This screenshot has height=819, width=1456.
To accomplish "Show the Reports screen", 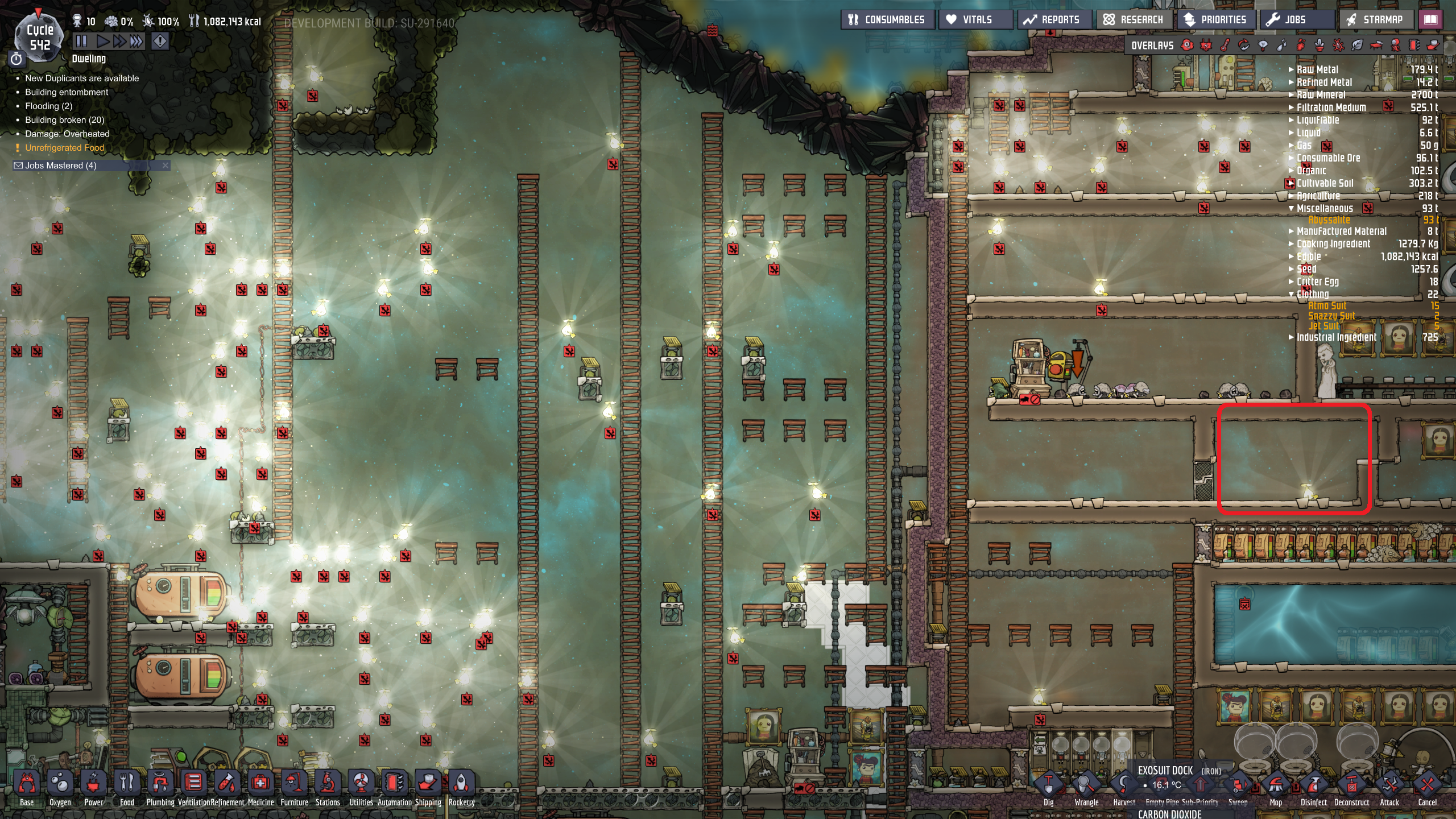I will pyautogui.click(x=1053, y=20).
